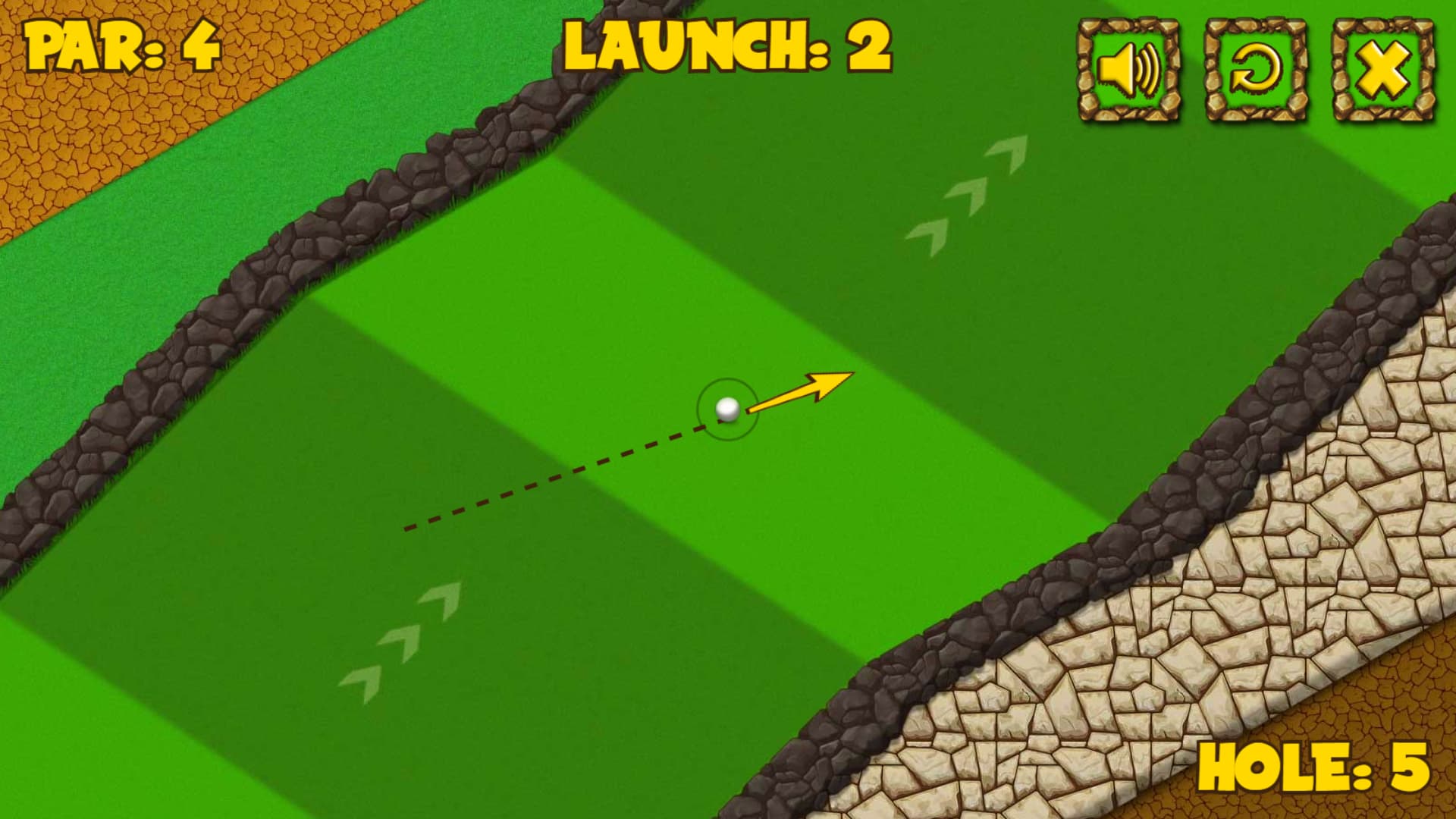The height and width of the screenshot is (819, 1456).
Task: Toggle audio with the sound button
Action: [1128, 67]
